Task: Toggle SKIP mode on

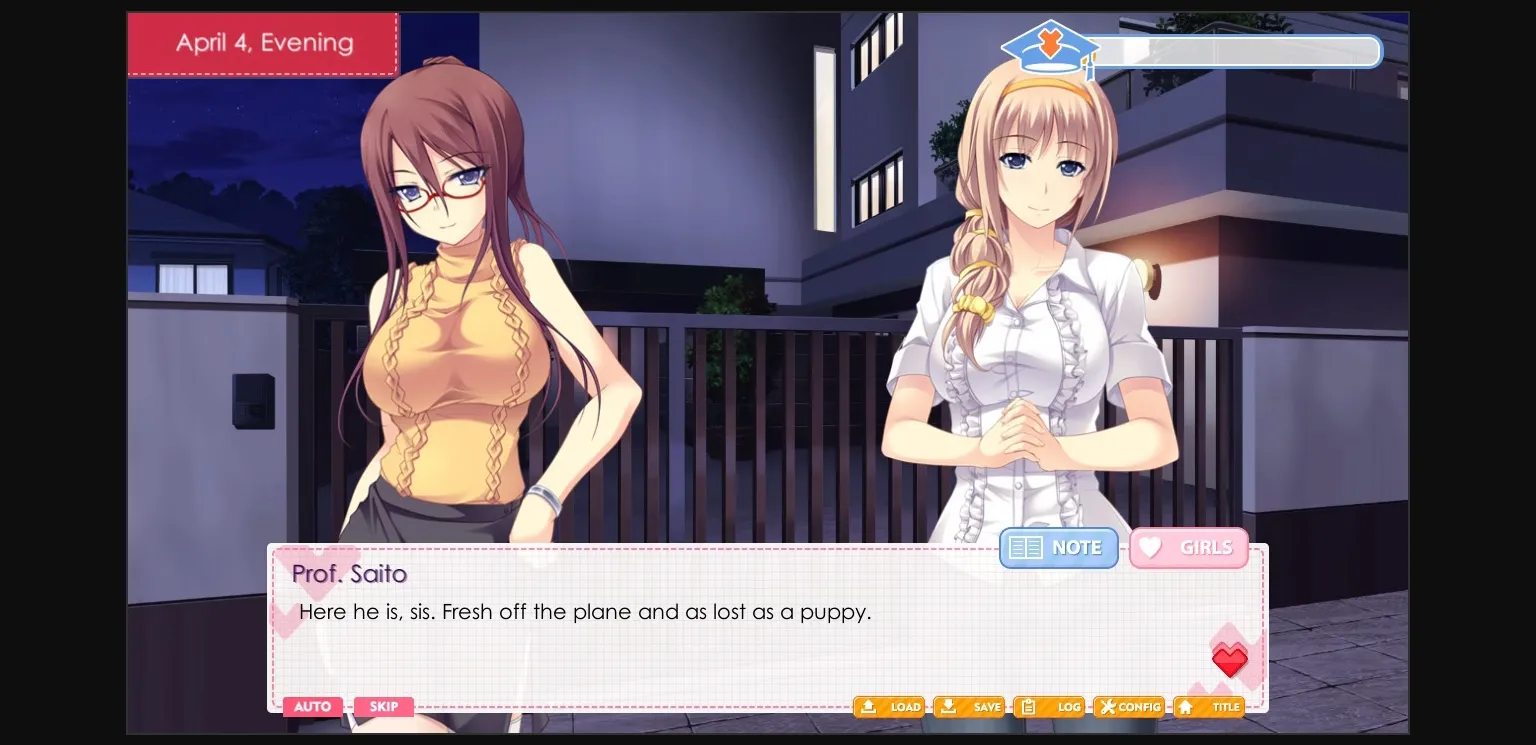Action: pos(384,707)
